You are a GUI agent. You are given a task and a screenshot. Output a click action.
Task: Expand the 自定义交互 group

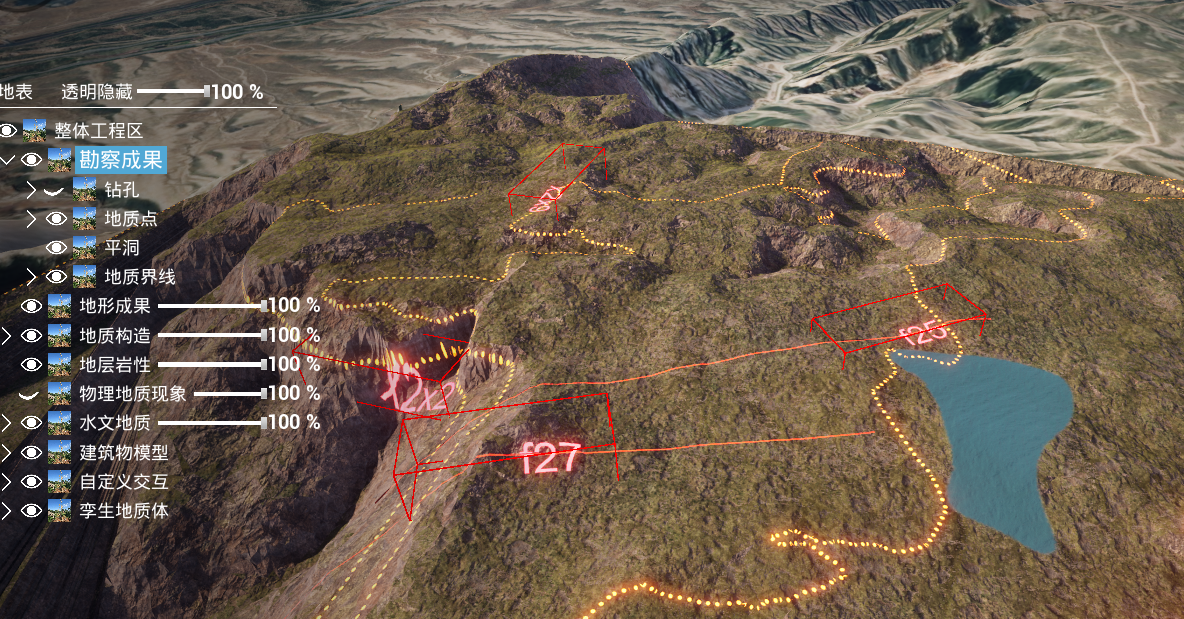point(7,482)
